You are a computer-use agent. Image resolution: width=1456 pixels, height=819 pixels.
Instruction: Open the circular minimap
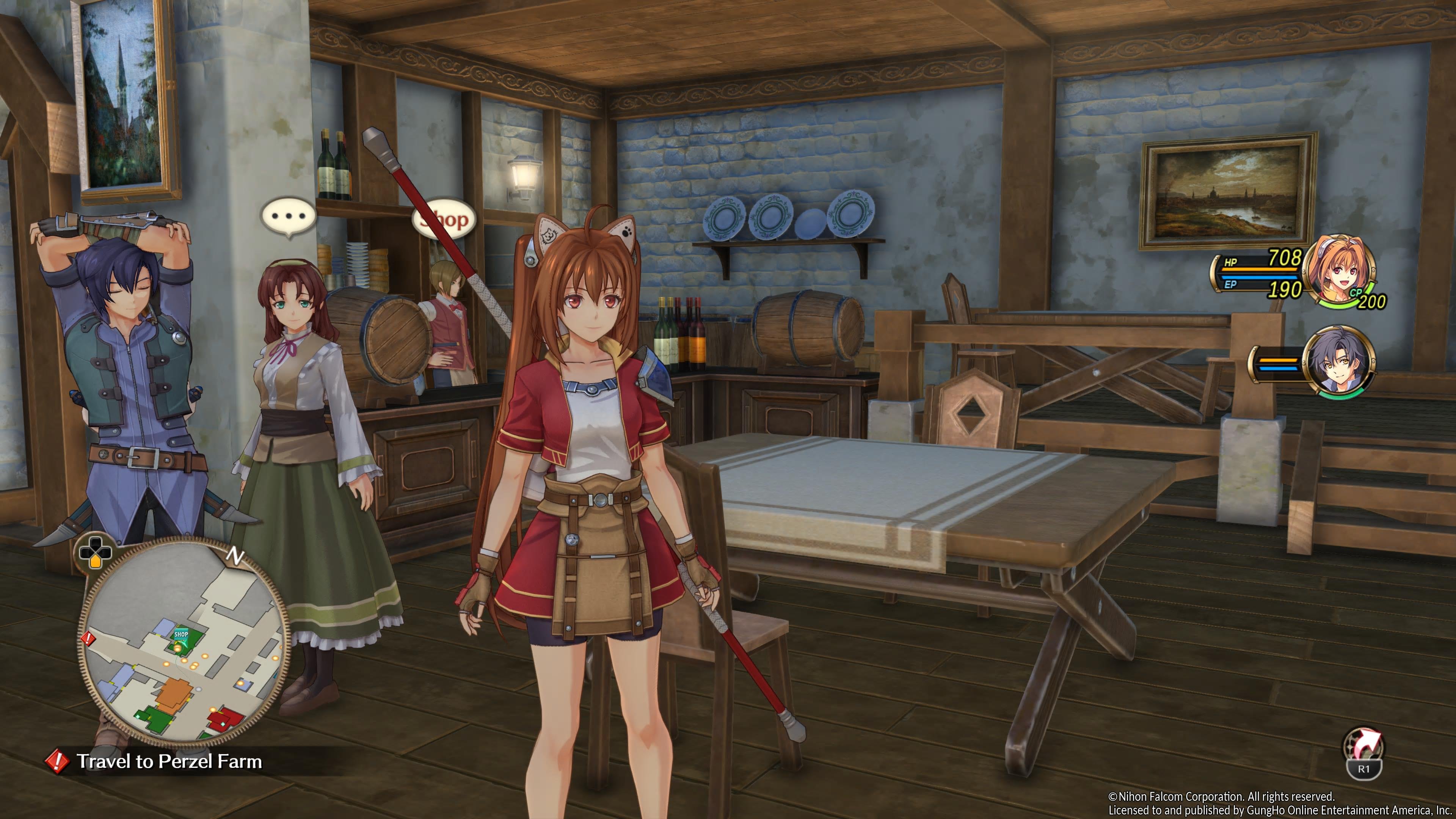pyautogui.click(x=184, y=644)
